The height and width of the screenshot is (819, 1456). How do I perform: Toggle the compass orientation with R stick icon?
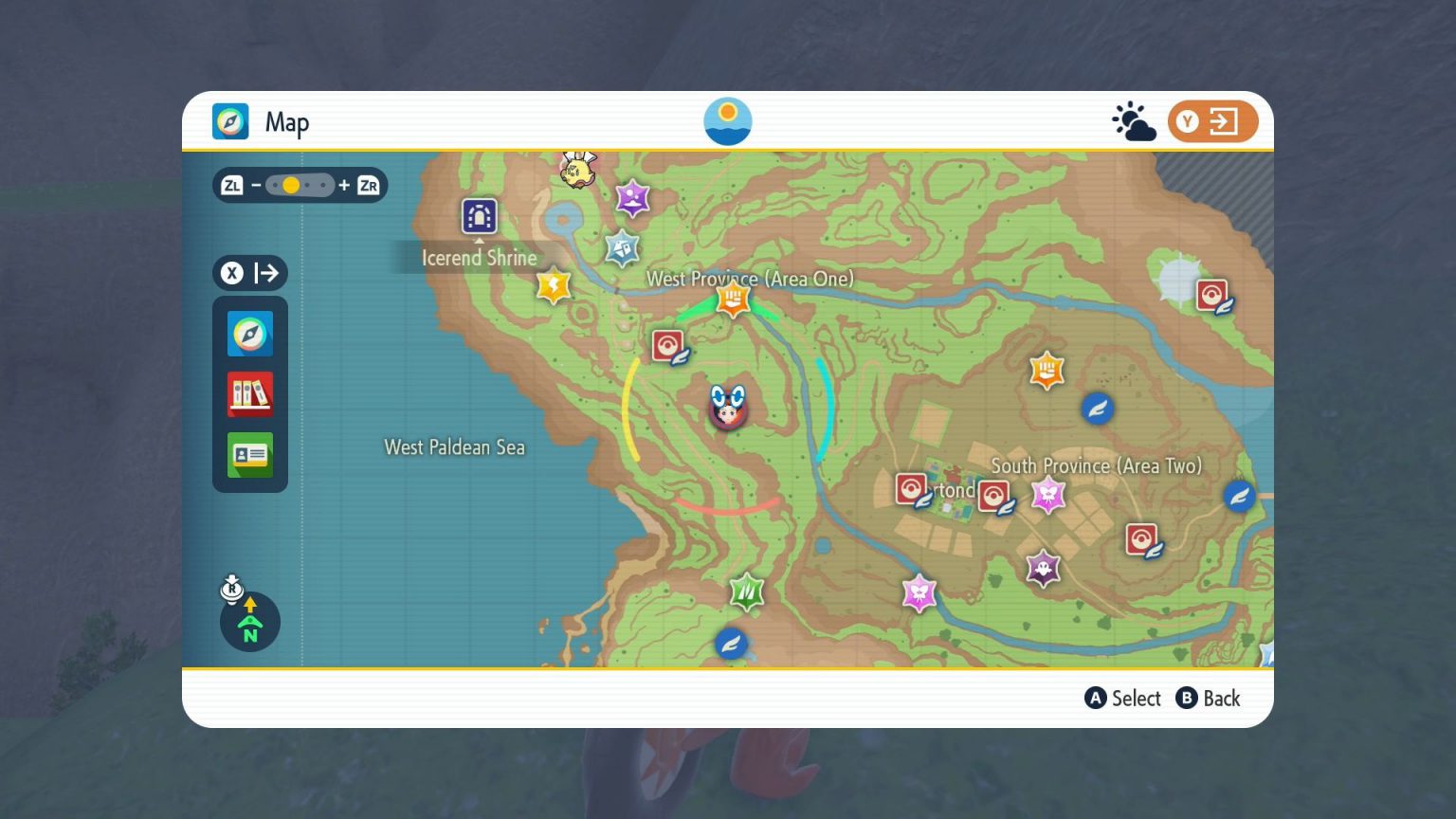249,621
